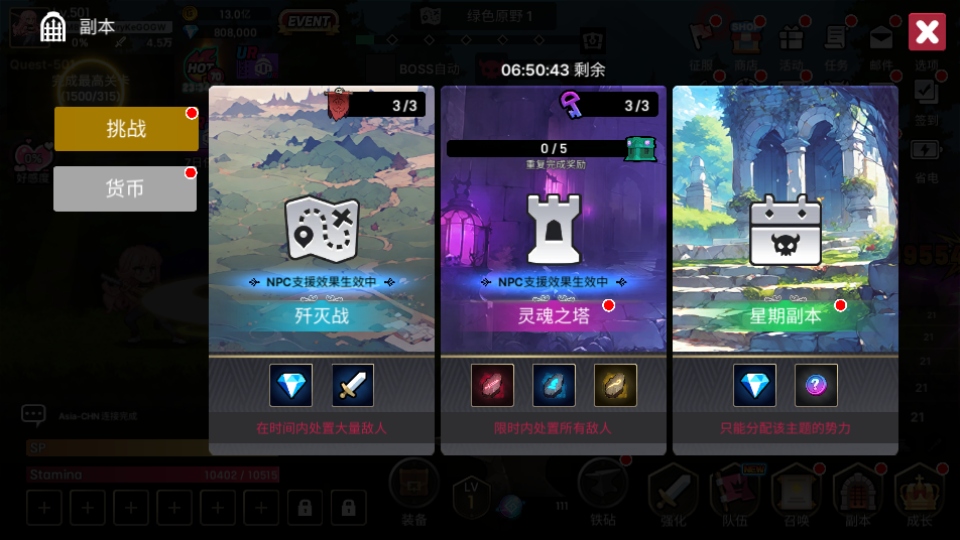Inspect the purple question mark reward icon
The image size is (960, 540).
coord(816,385)
